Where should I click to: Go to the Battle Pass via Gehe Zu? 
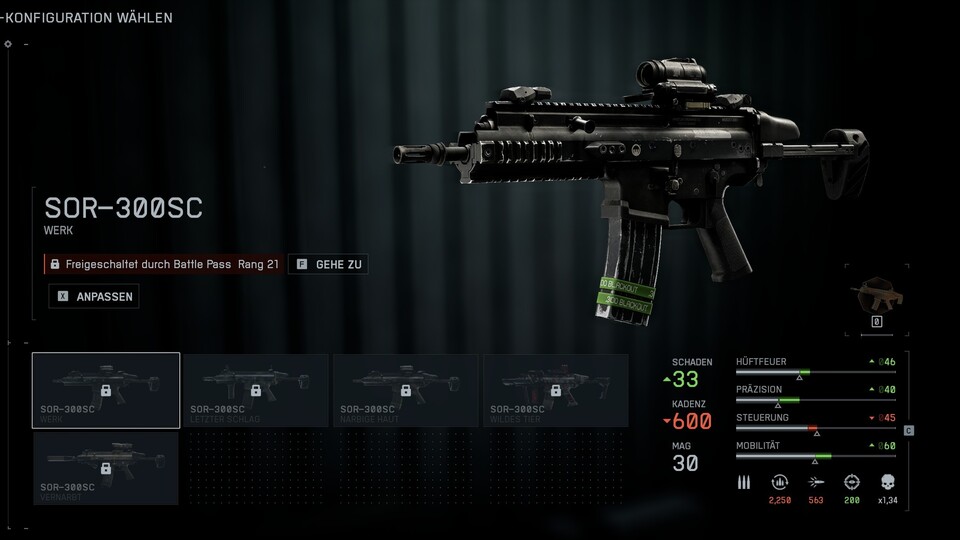click(x=328, y=264)
